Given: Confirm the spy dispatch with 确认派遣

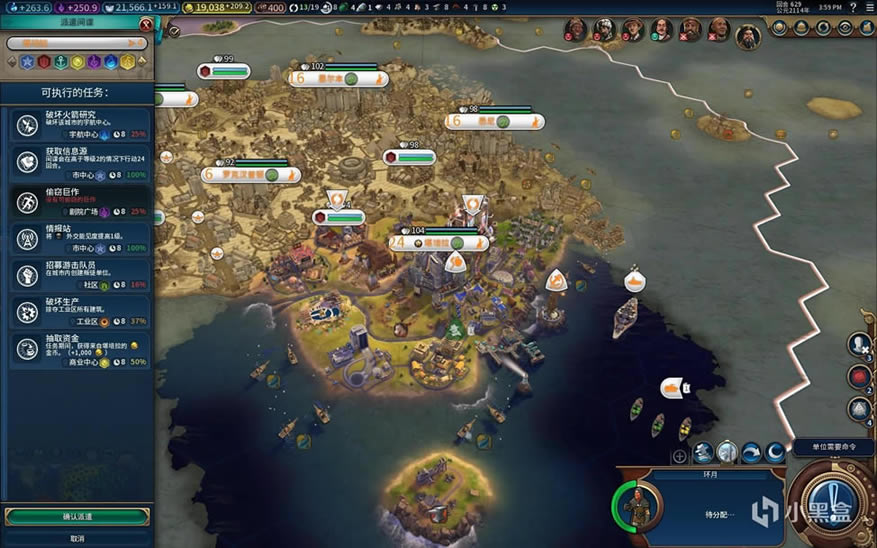Looking at the screenshot, I should (77, 516).
